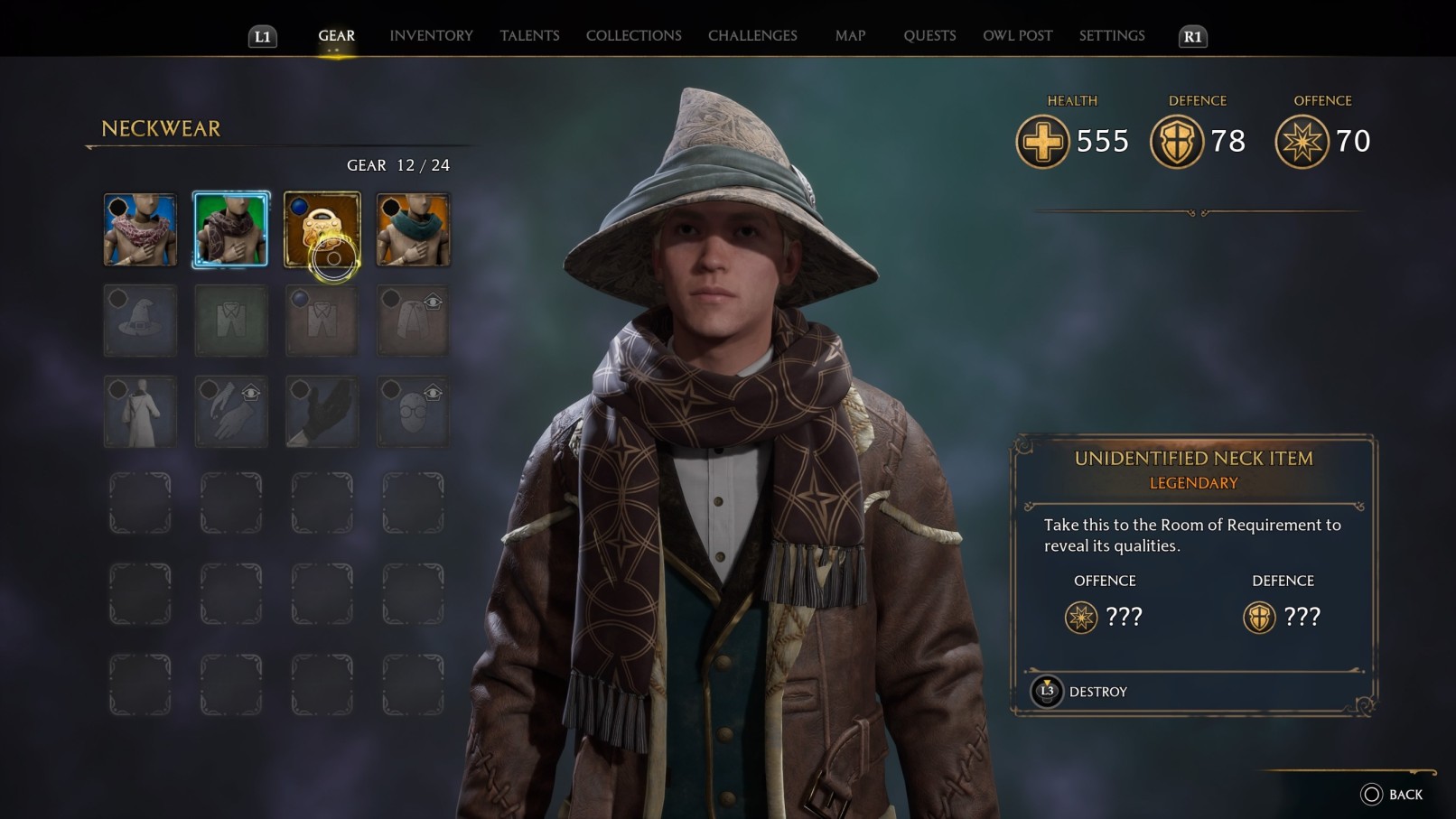The width and height of the screenshot is (1456, 819).
Task: Click the R1 shoulder button prompt
Action: point(1190,37)
